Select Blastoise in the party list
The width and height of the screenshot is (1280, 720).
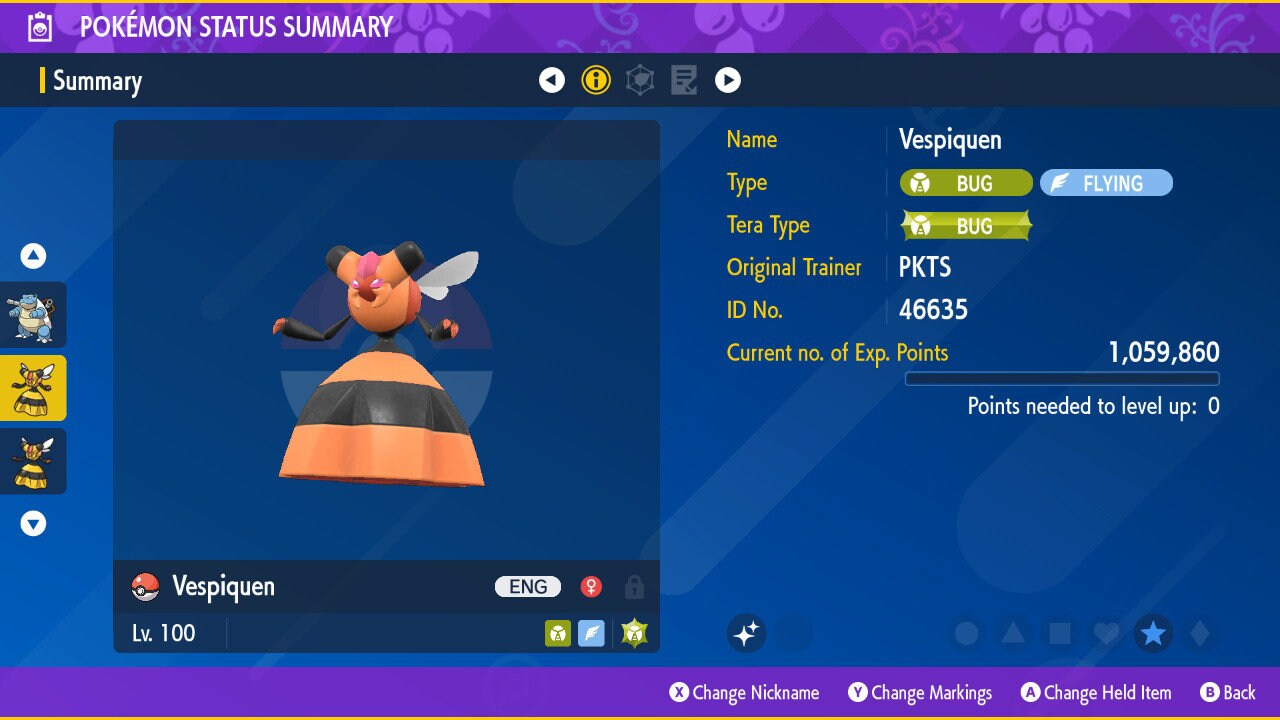33,314
